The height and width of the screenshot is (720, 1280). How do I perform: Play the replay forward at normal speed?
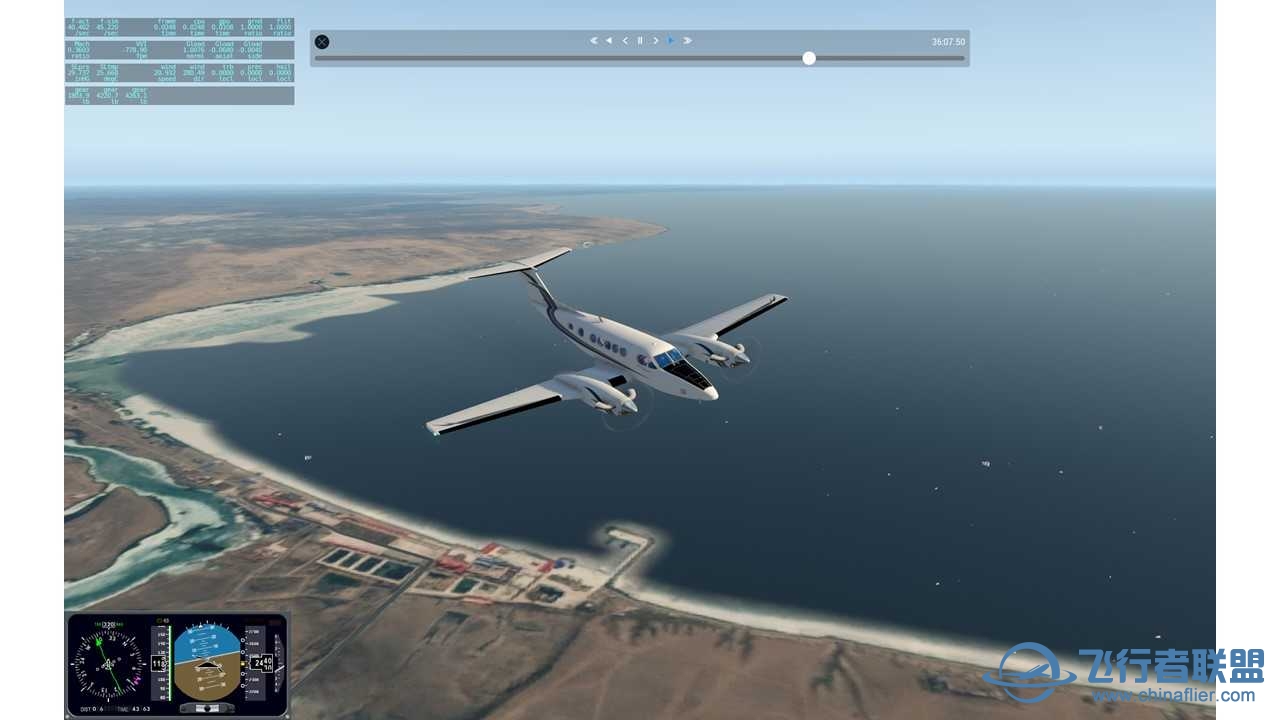(671, 41)
